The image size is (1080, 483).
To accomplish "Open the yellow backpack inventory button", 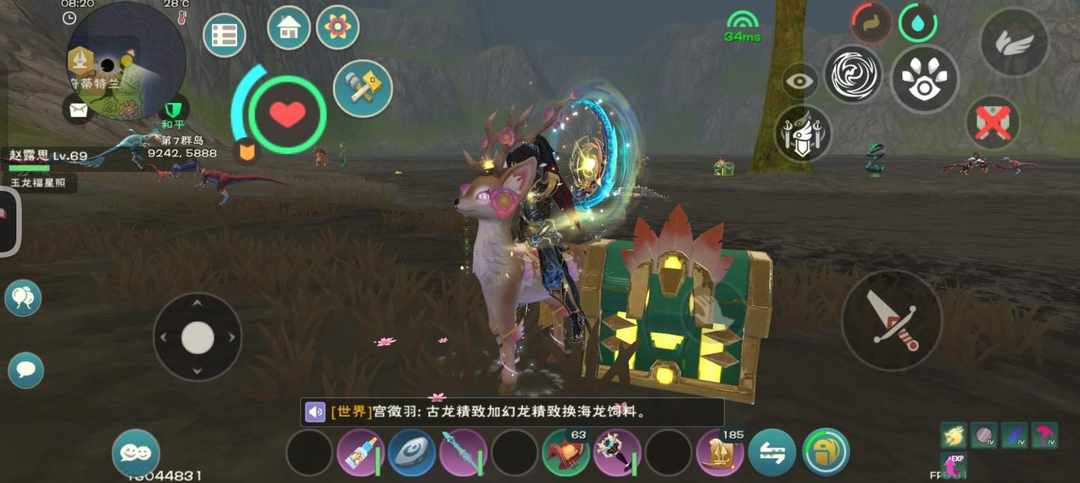I will [825, 452].
